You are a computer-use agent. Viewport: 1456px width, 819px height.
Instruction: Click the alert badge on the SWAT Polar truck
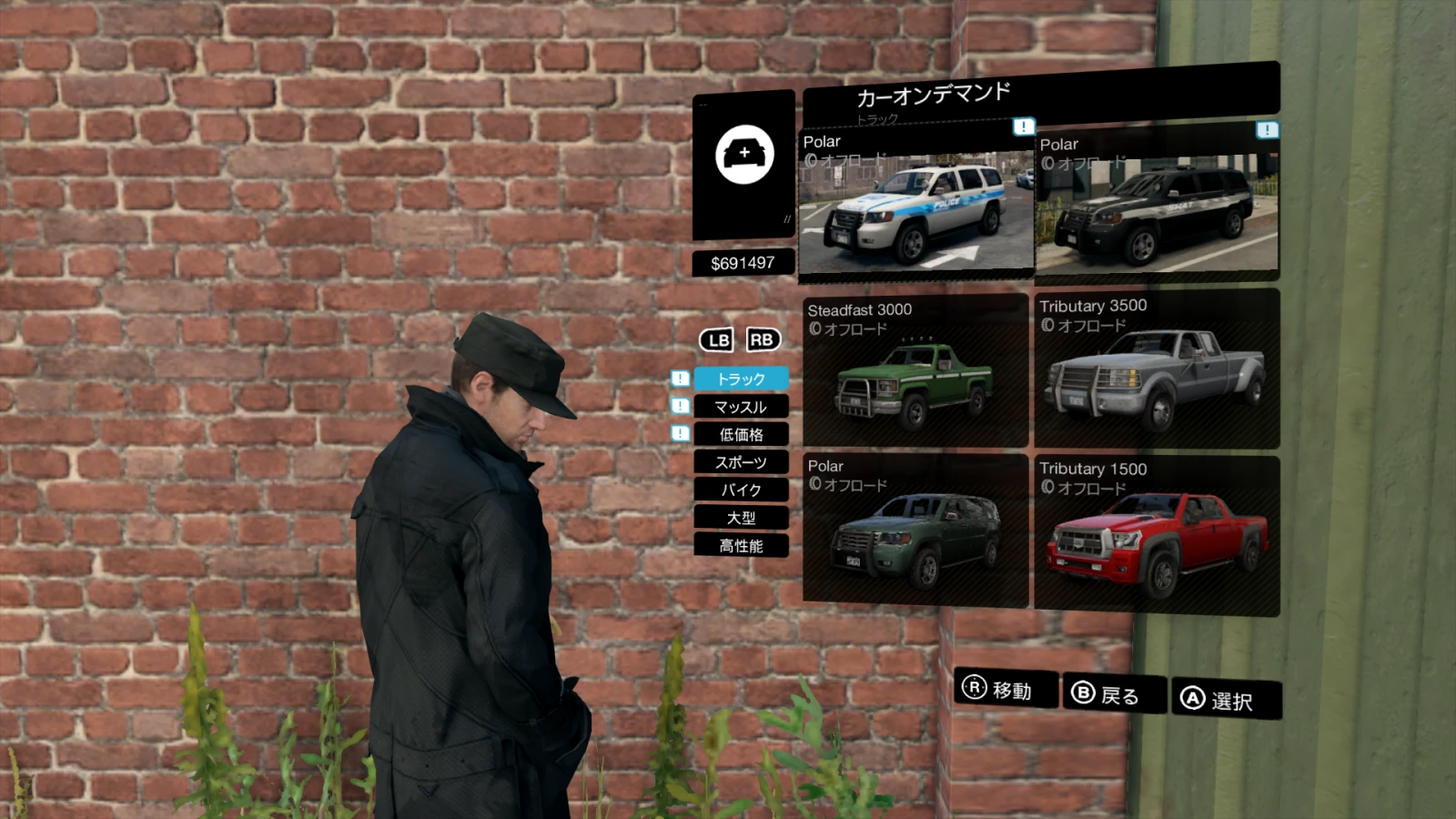1265,129
